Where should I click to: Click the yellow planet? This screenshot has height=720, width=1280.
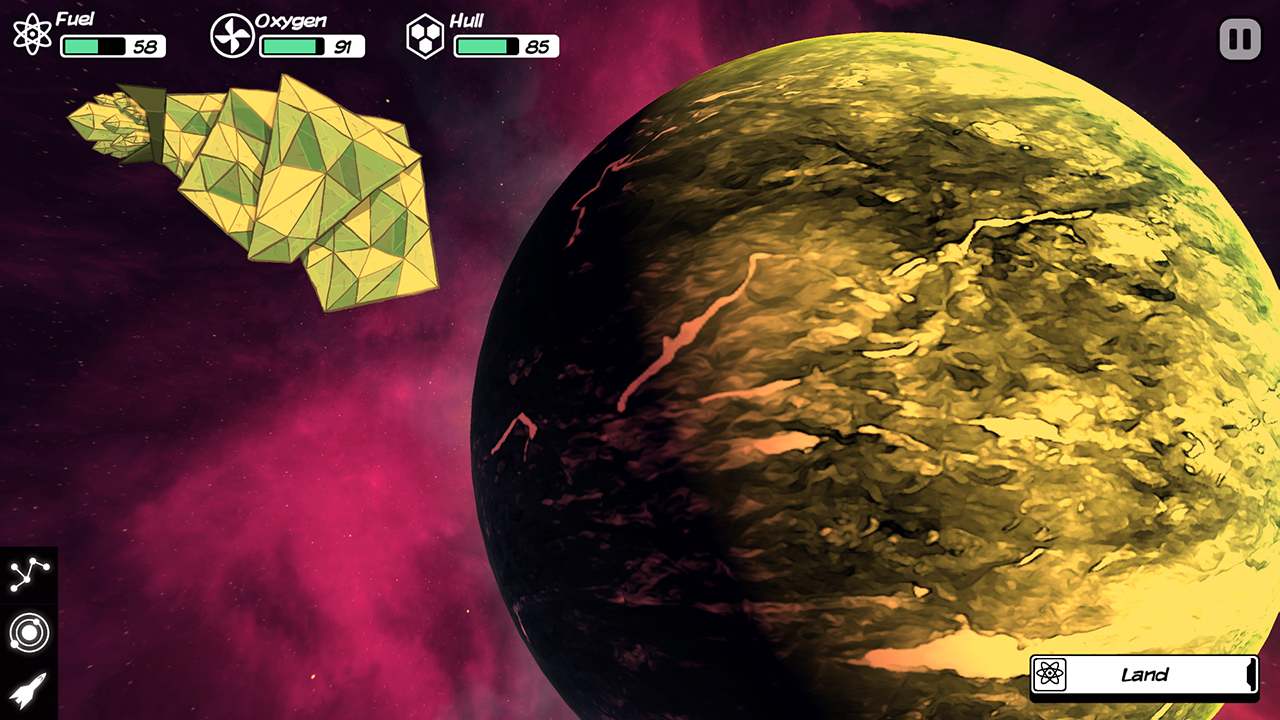tap(900, 400)
